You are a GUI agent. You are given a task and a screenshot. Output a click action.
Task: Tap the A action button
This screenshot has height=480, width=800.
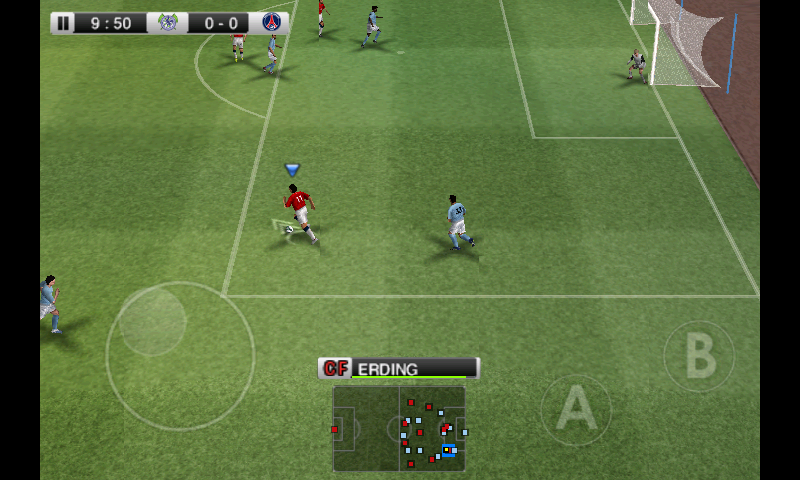tap(576, 409)
